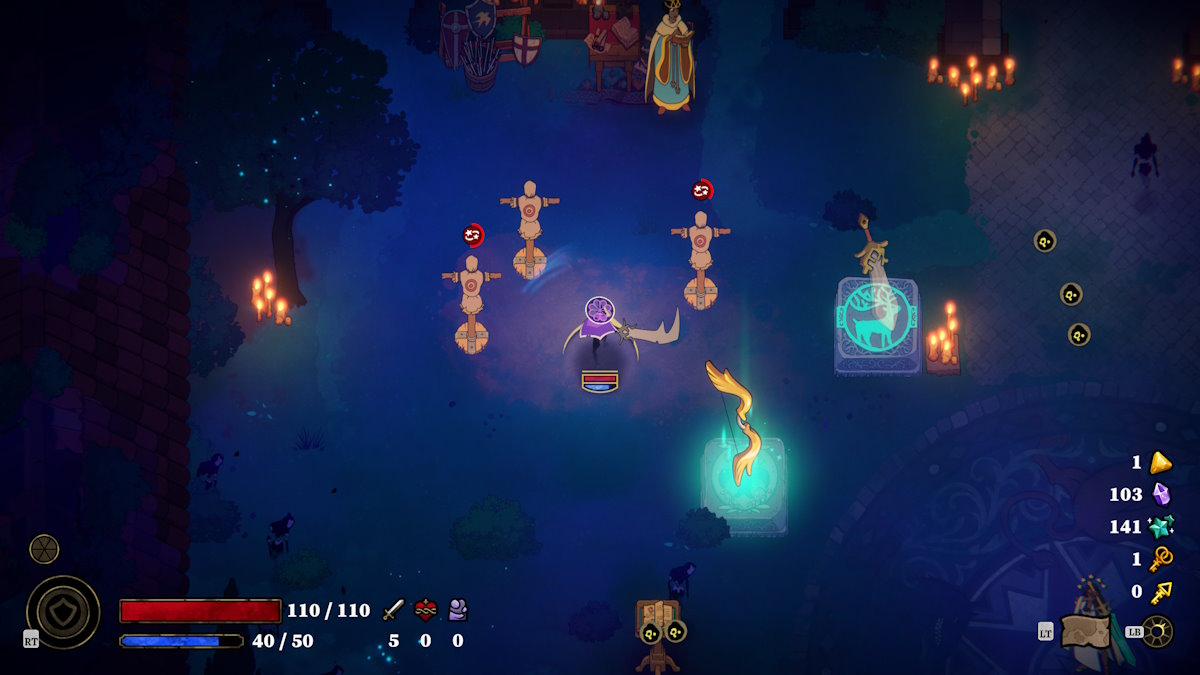Select the sword attack stat icon
Viewport: 1200px width, 675px height.
[394, 609]
